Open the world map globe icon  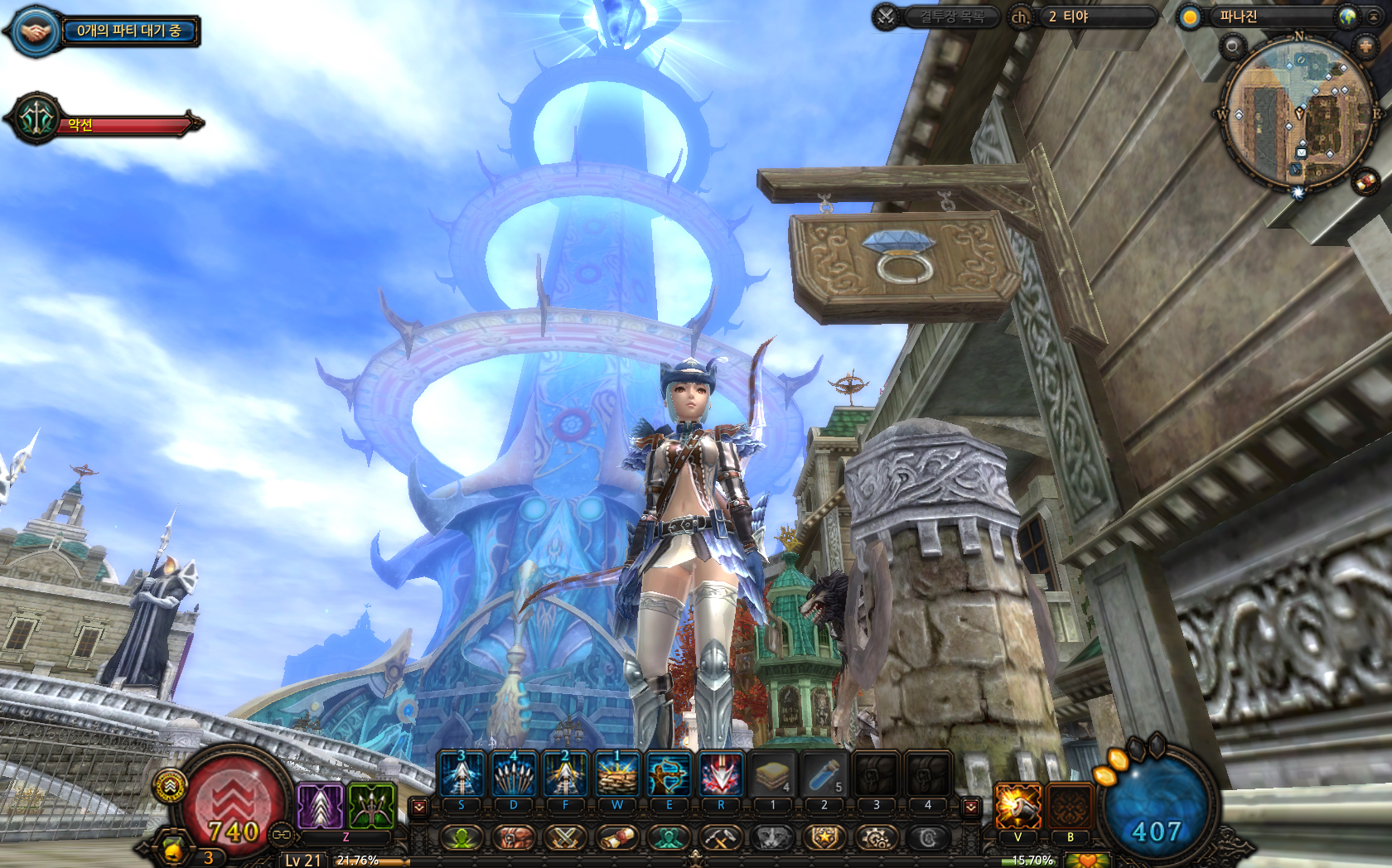tap(1347, 17)
